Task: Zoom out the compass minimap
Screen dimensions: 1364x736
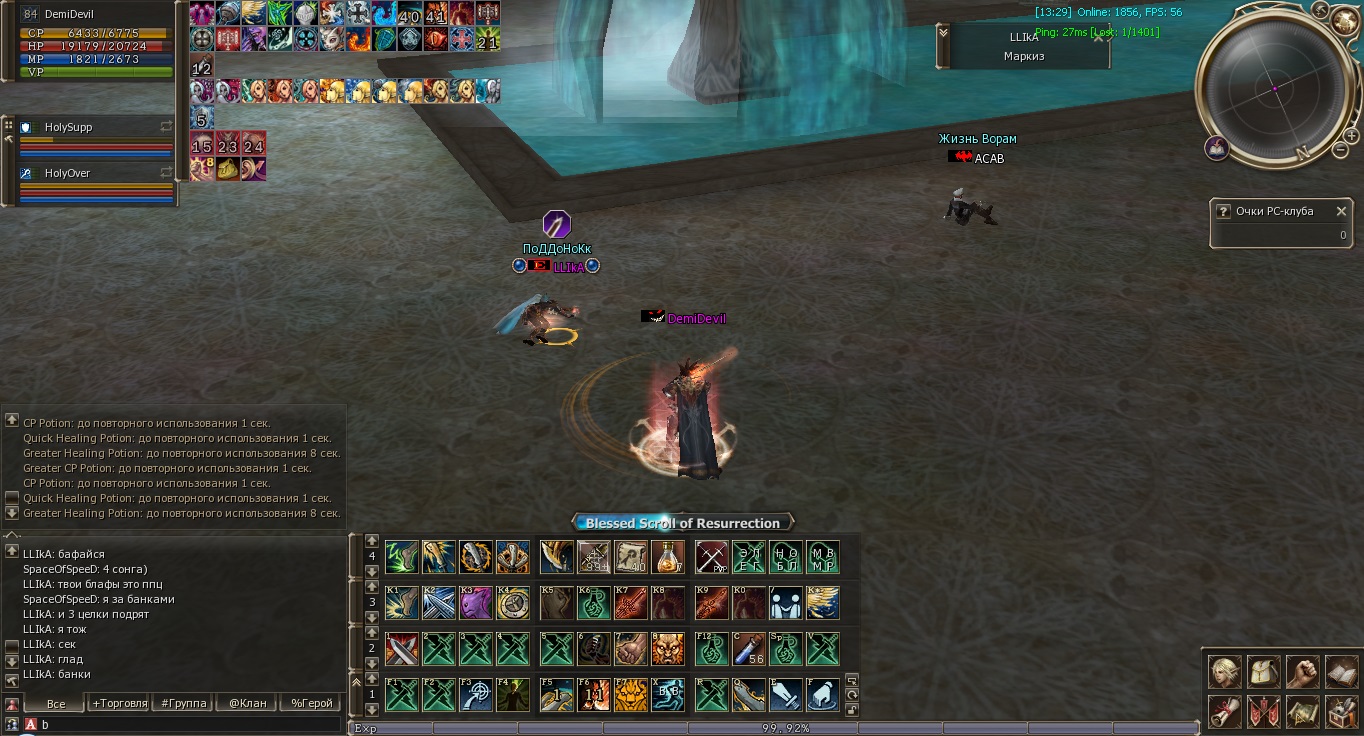Action: point(1341,150)
